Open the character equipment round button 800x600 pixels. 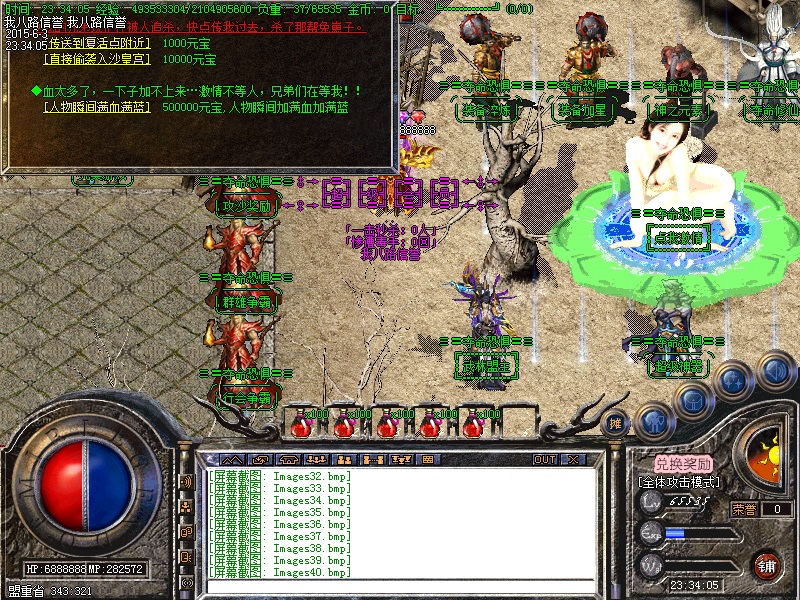pyautogui.click(x=654, y=421)
